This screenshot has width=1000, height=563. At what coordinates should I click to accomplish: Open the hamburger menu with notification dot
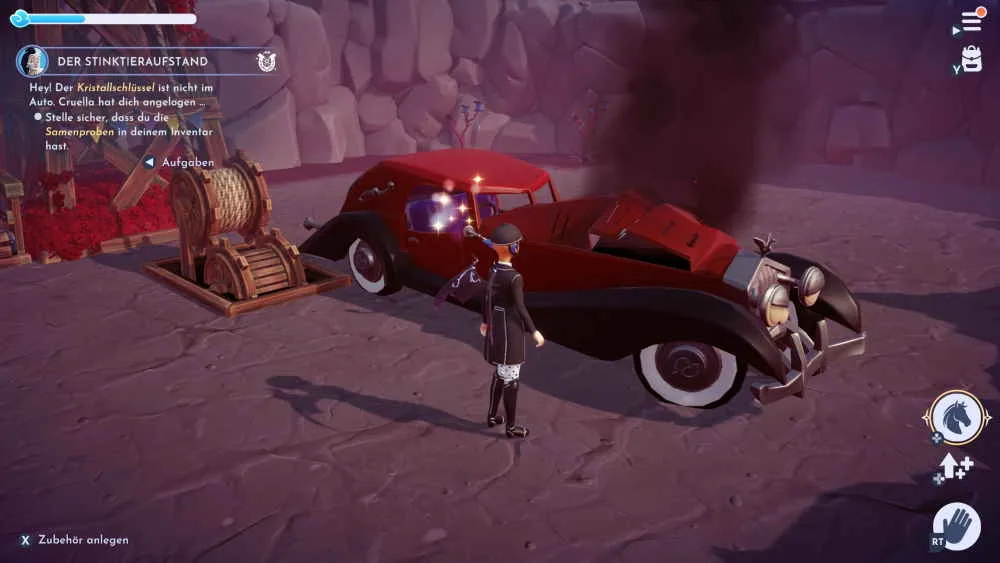(x=971, y=21)
